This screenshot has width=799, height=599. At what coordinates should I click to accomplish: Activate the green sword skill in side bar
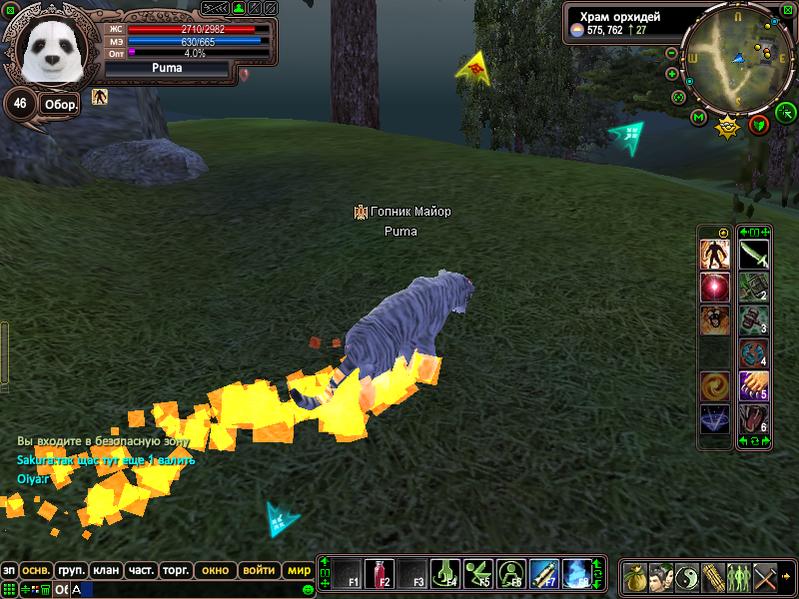click(753, 254)
